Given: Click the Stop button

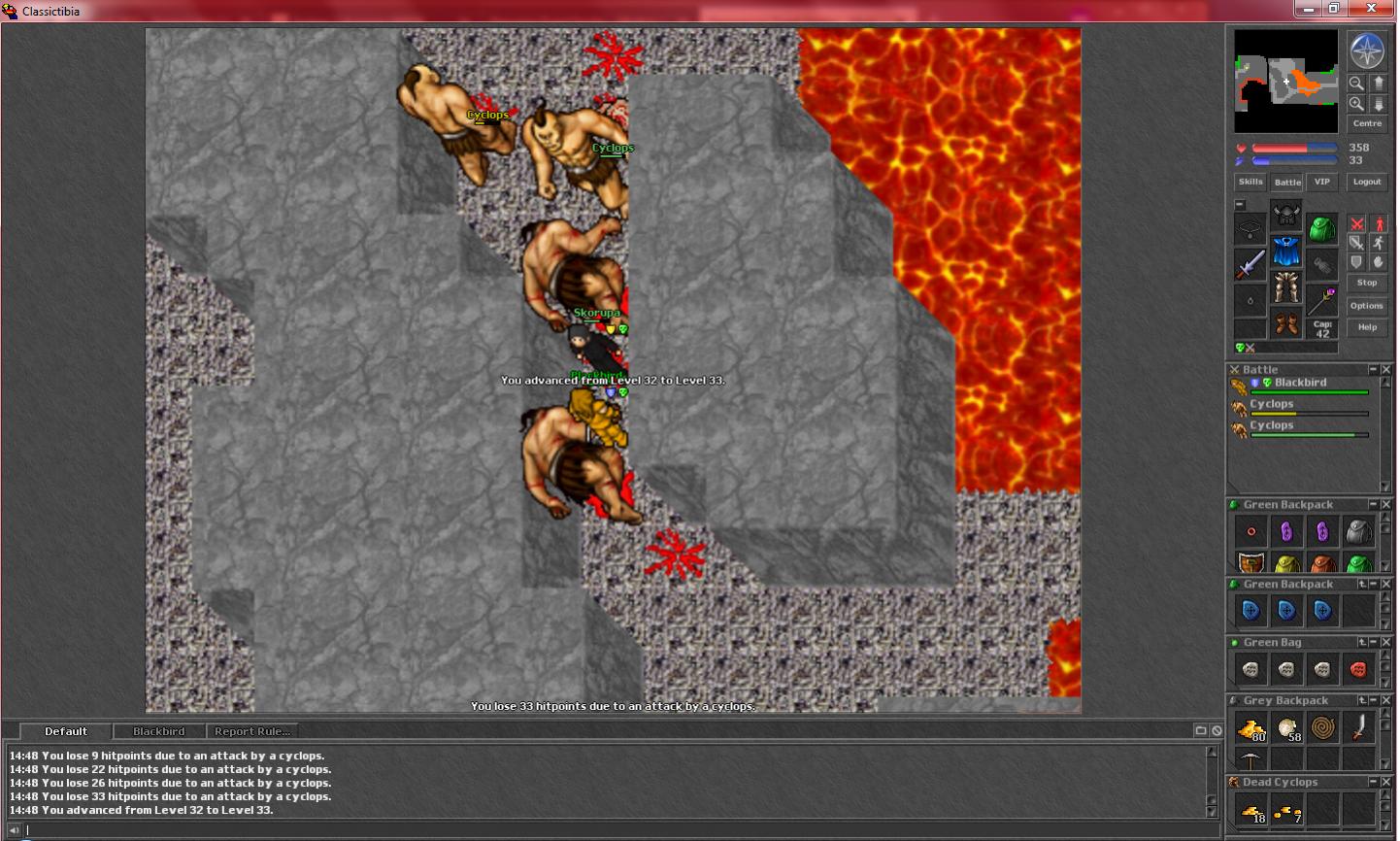Looking at the screenshot, I should 1367,283.
